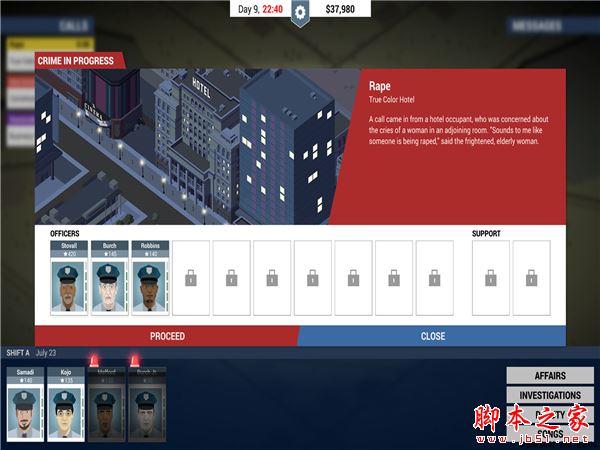
Task: Select officer Stovall's card
Action: (x=69, y=277)
